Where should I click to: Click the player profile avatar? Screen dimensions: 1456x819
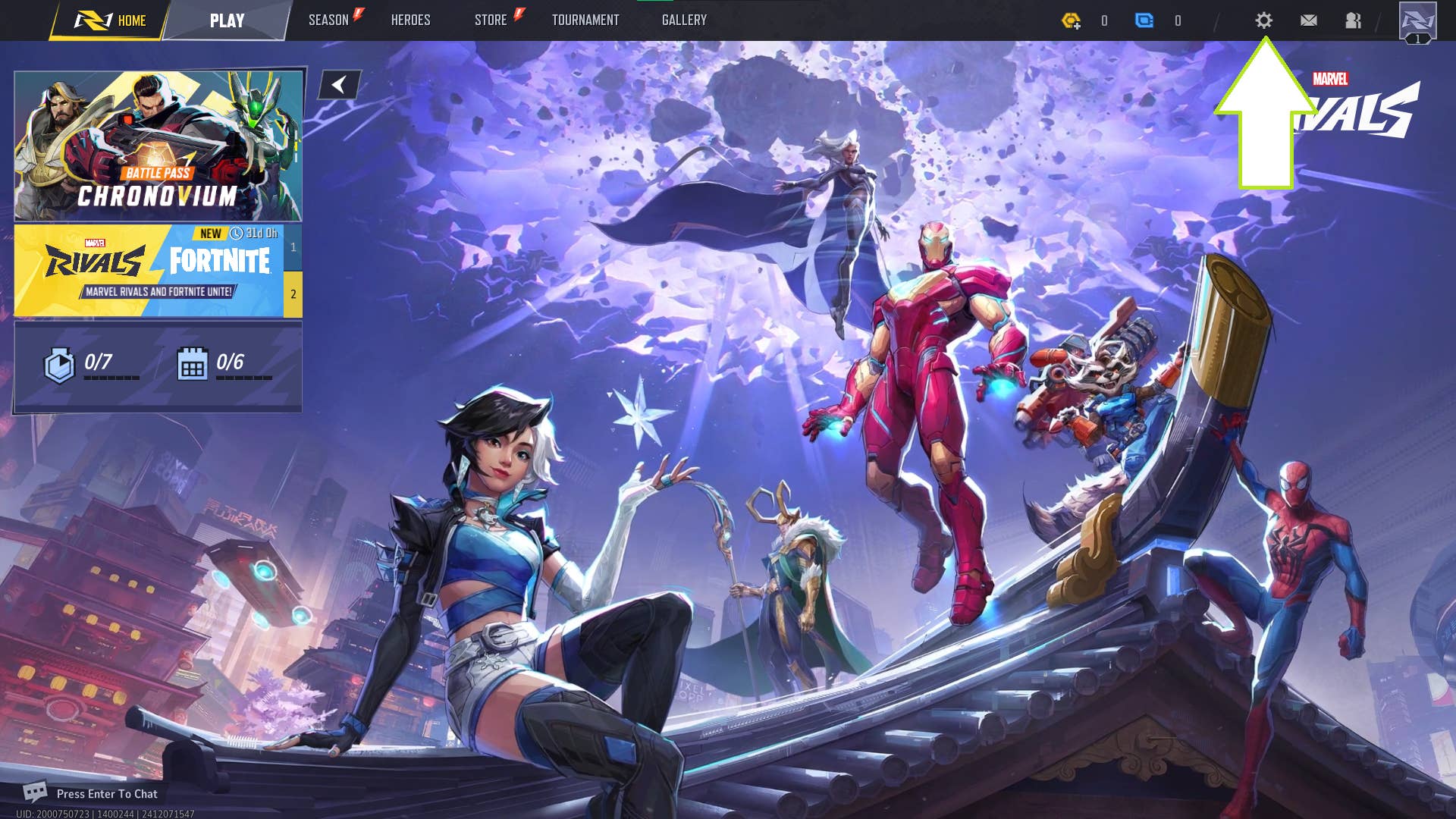pos(1417,21)
